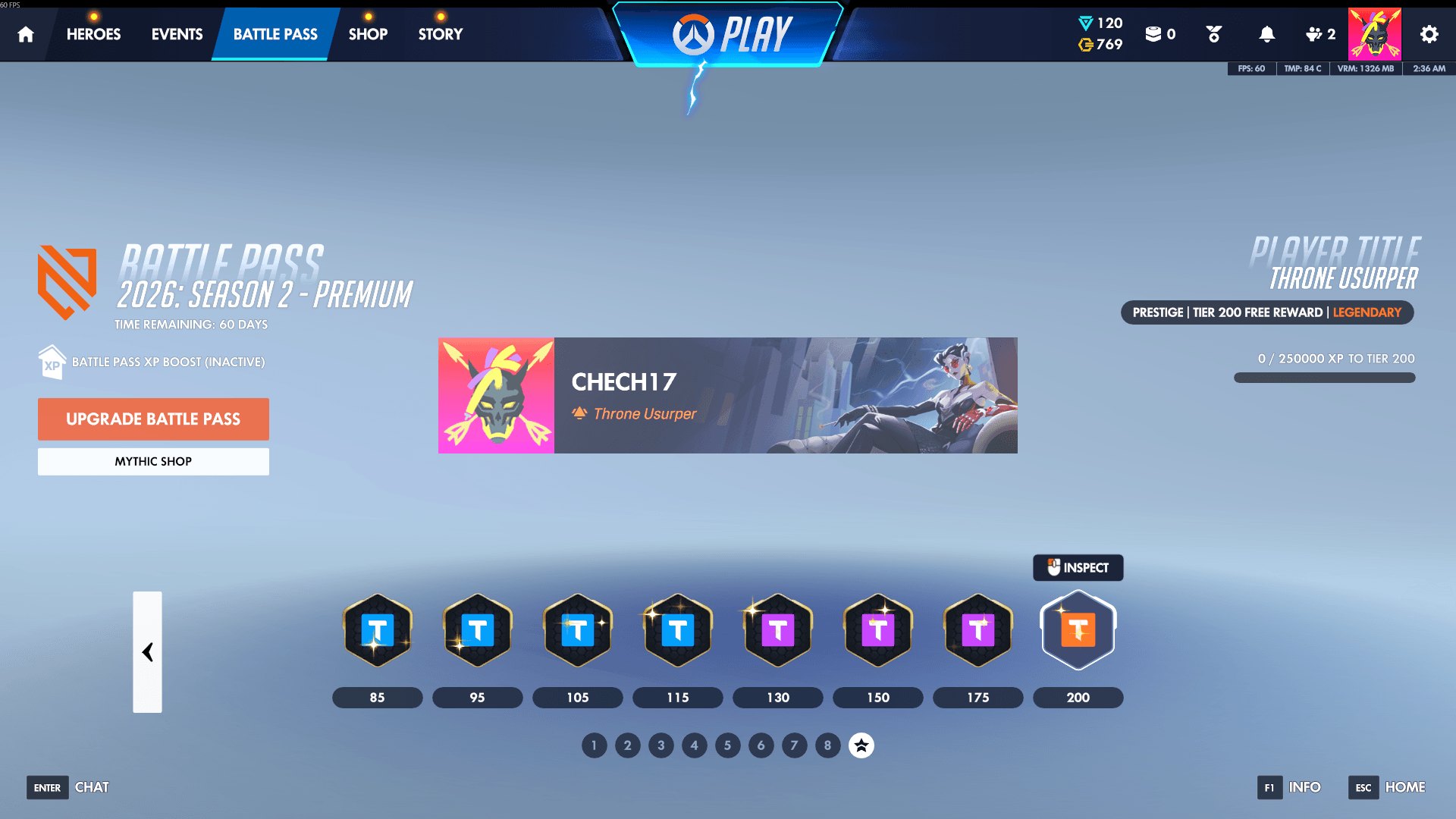The width and height of the screenshot is (1456, 819).
Task: Open game settings with the gear icon
Action: [1429, 34]
